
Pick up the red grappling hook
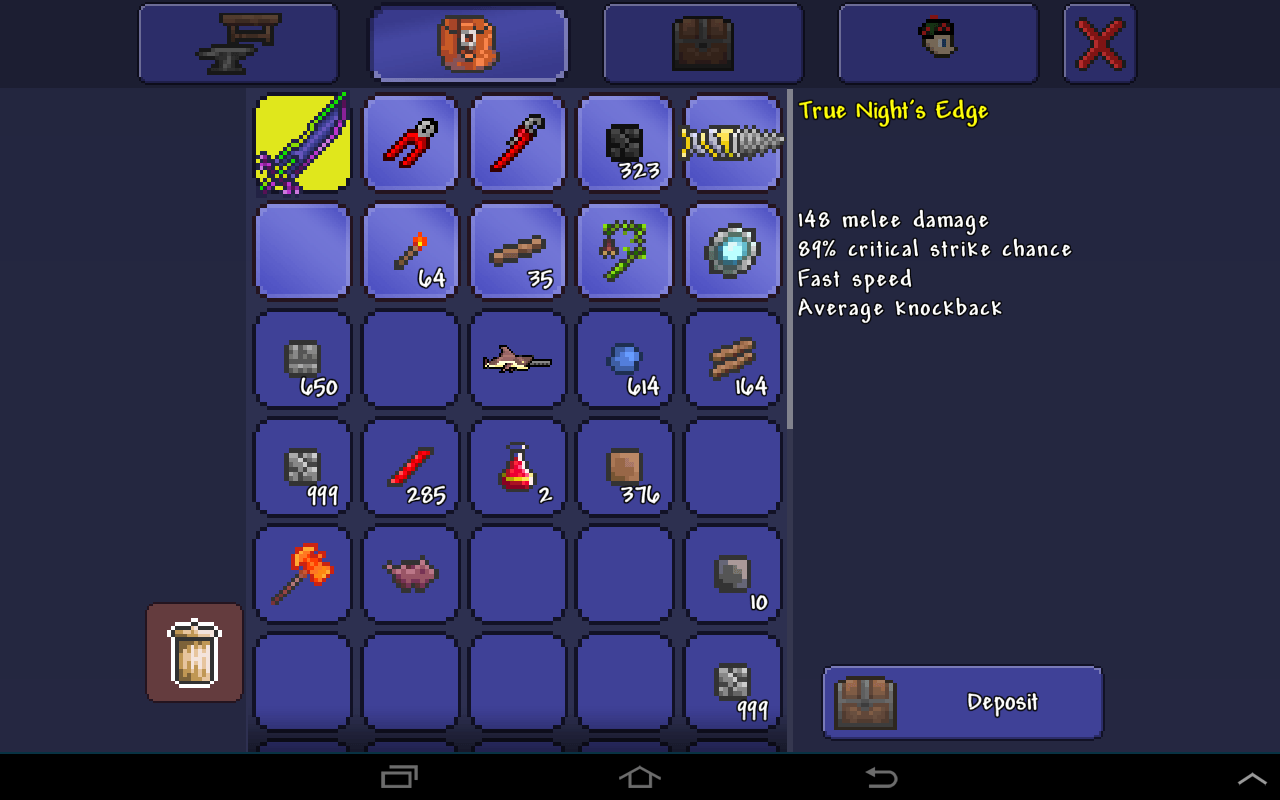[x=410, y=142]
